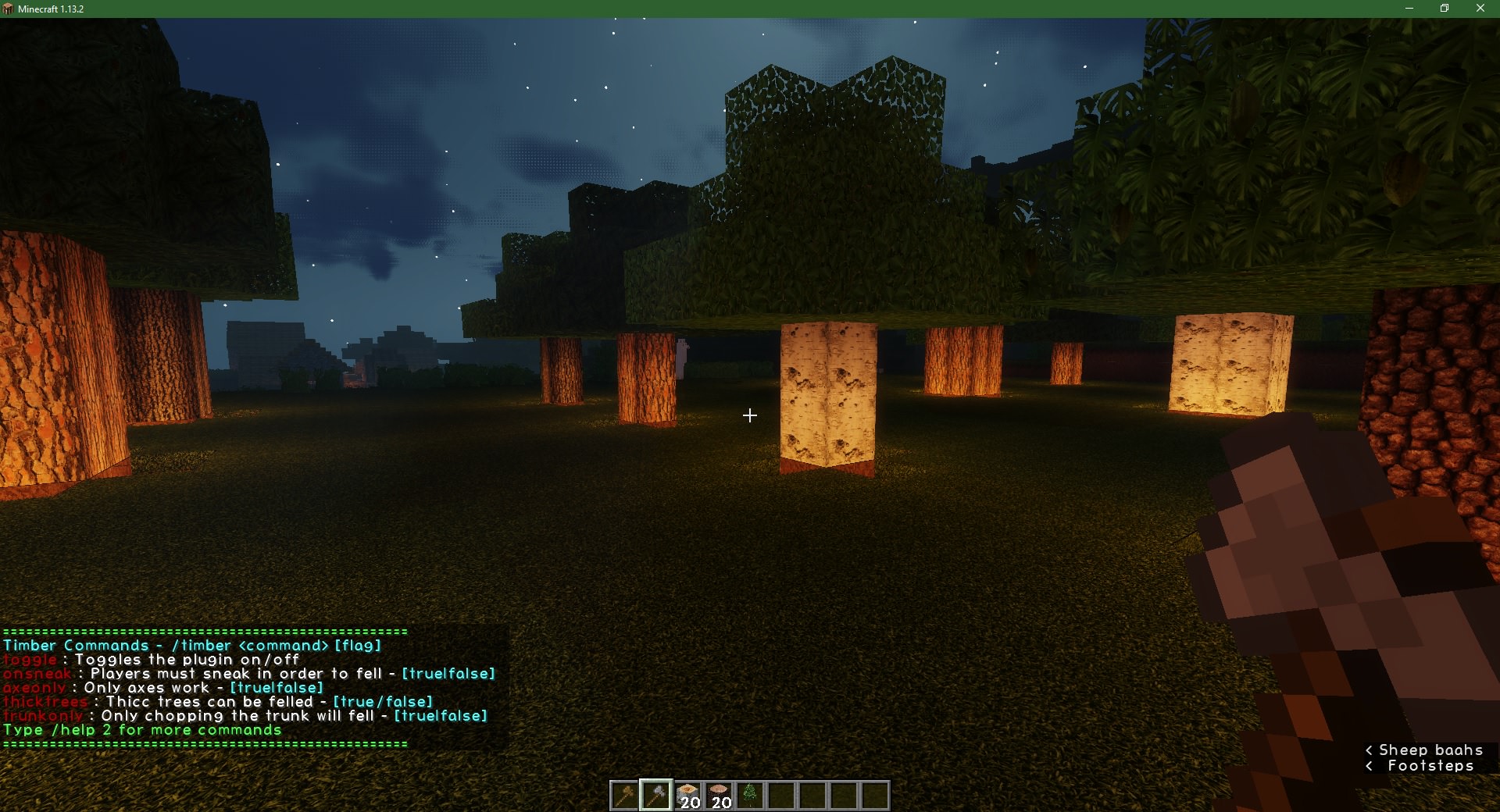Click the last empty hotbar slot

pyautogui.click(x=877, y=794)
